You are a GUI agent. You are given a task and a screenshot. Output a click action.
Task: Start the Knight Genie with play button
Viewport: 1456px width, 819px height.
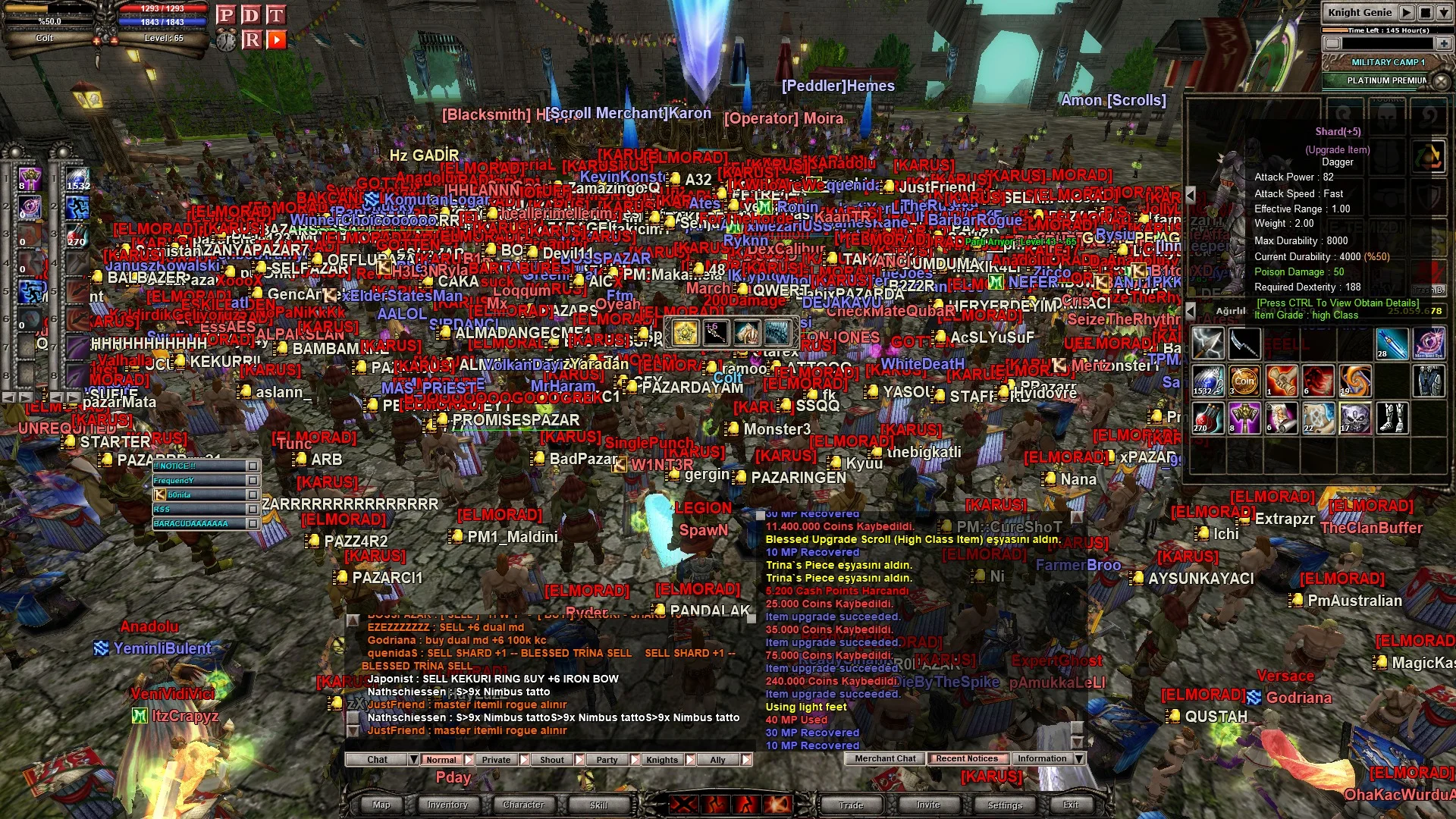[1407, 12]
